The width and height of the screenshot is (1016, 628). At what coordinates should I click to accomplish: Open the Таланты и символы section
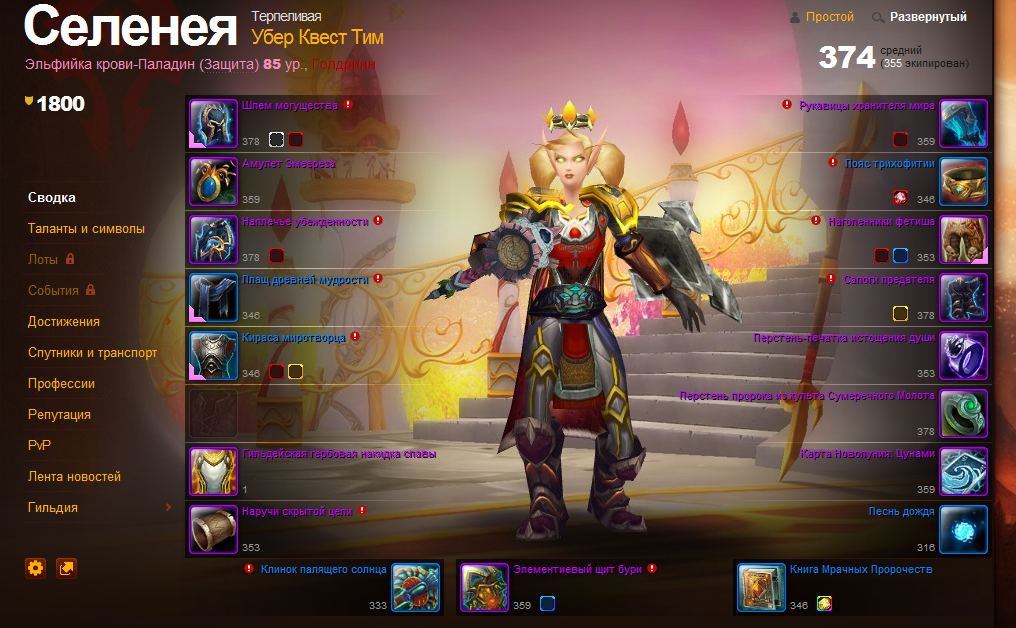pyautogui.click(x=86, y=228)
